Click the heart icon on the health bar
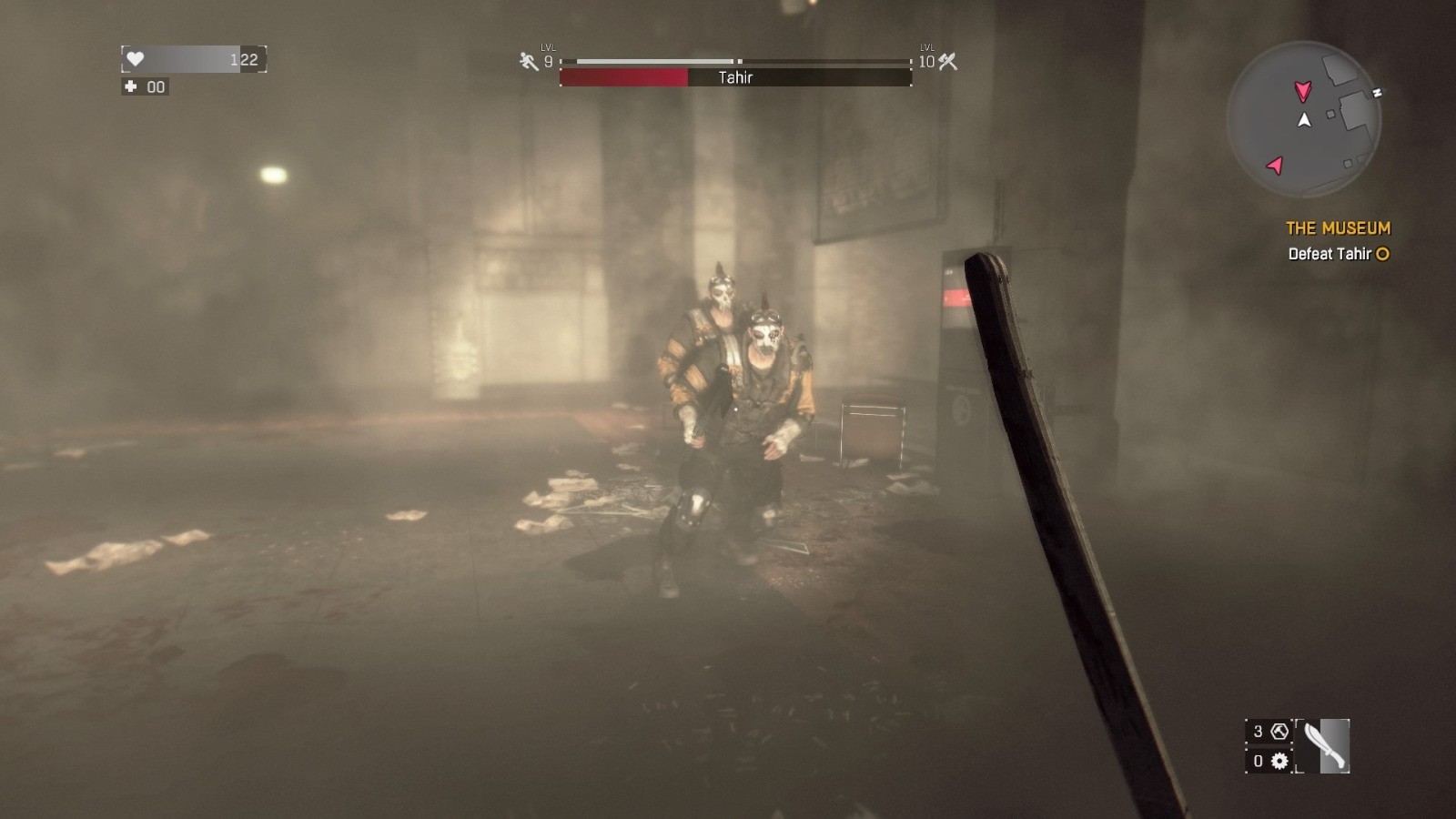Screen dimensions: 1456x819 135,58
